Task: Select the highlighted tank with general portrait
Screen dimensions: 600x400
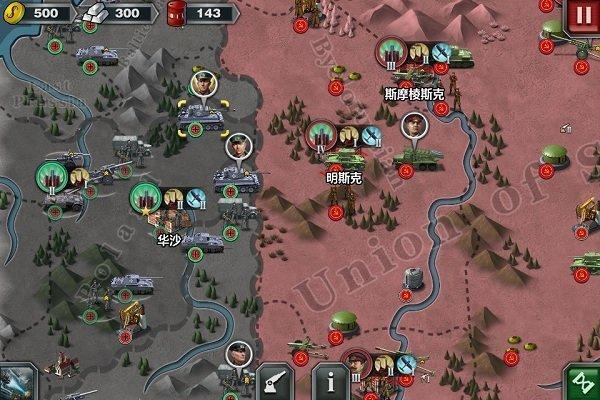Action: tap(198, 116)
